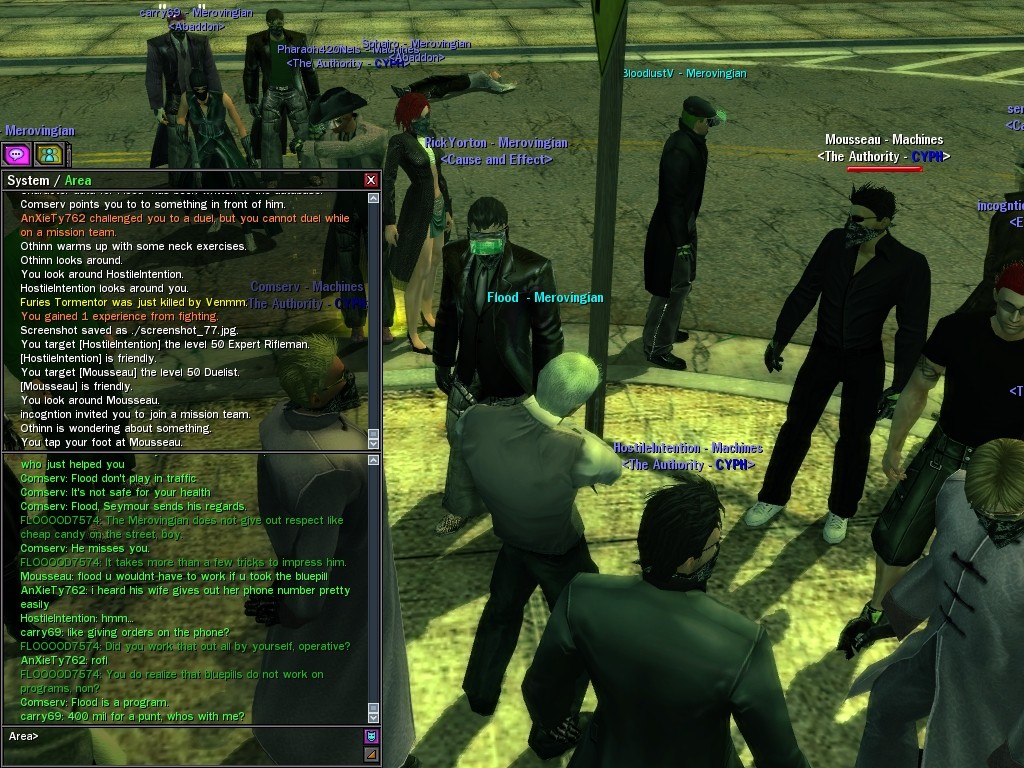Open the pink speech bubble chat icon
1024x768 pixels.
pyautogui.click(x=16, y=154)
